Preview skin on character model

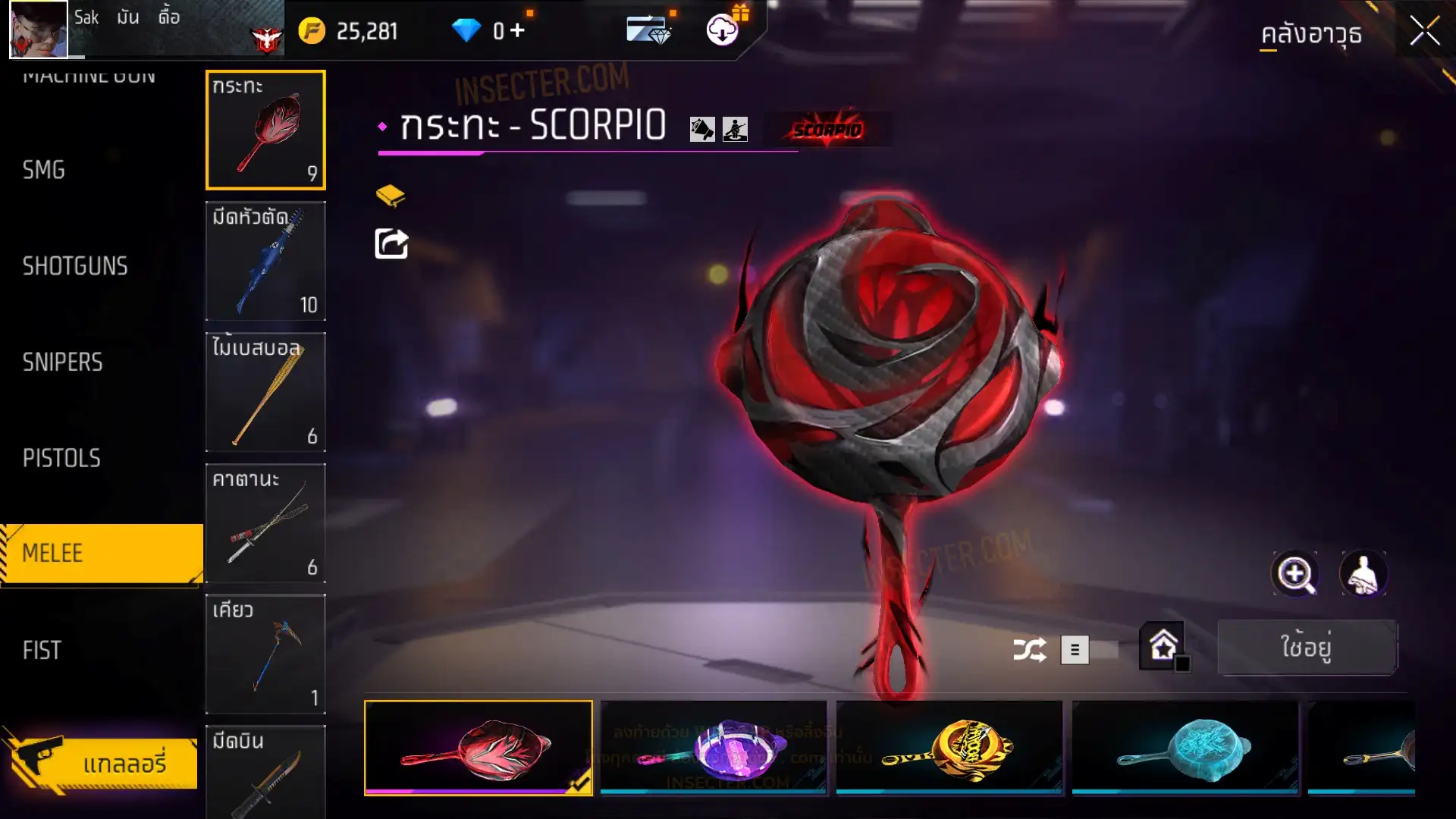tap(1363, 574)
